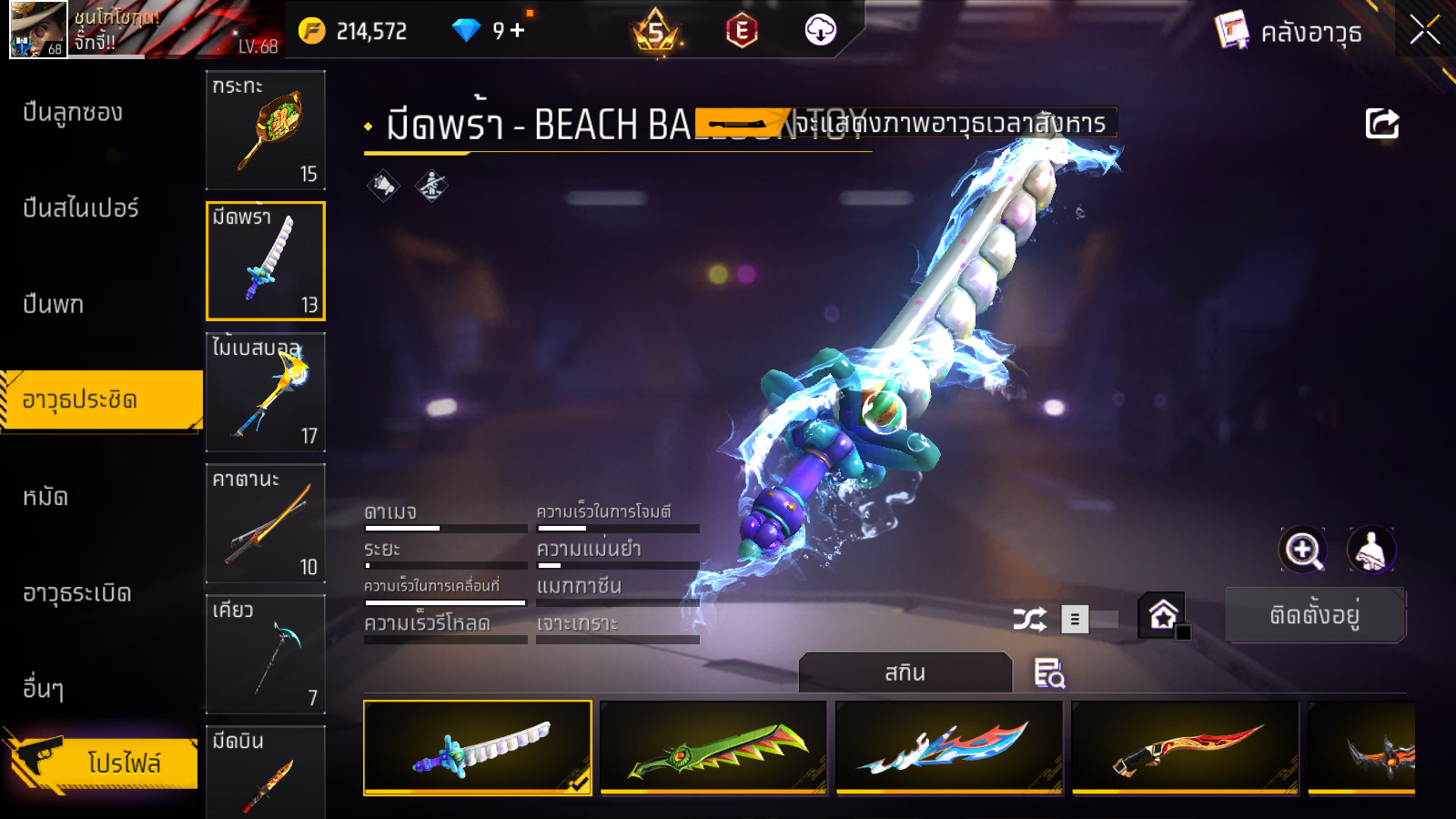
Task: Select the กระทะ pan melee weapon
Action: coord(266,130)
